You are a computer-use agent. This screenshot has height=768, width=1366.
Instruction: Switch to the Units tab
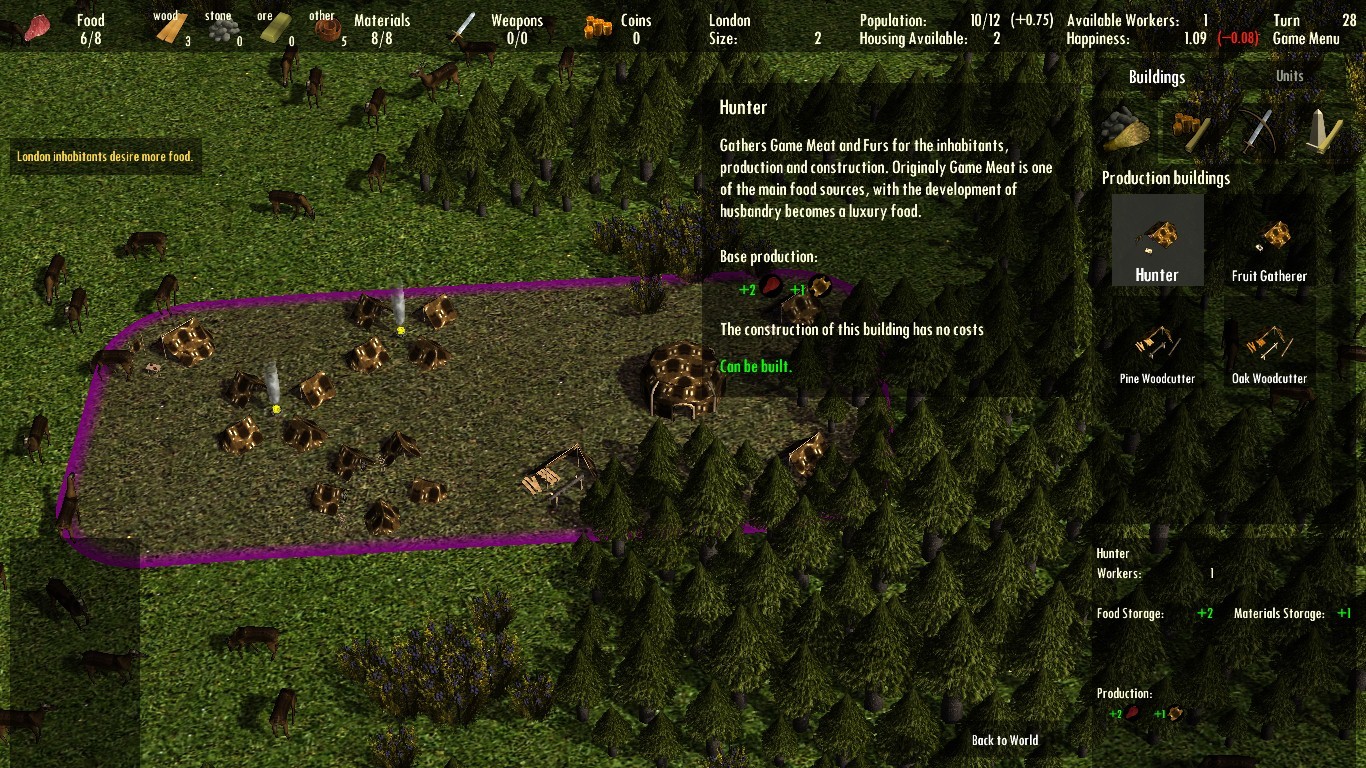tap(1289, 75)
